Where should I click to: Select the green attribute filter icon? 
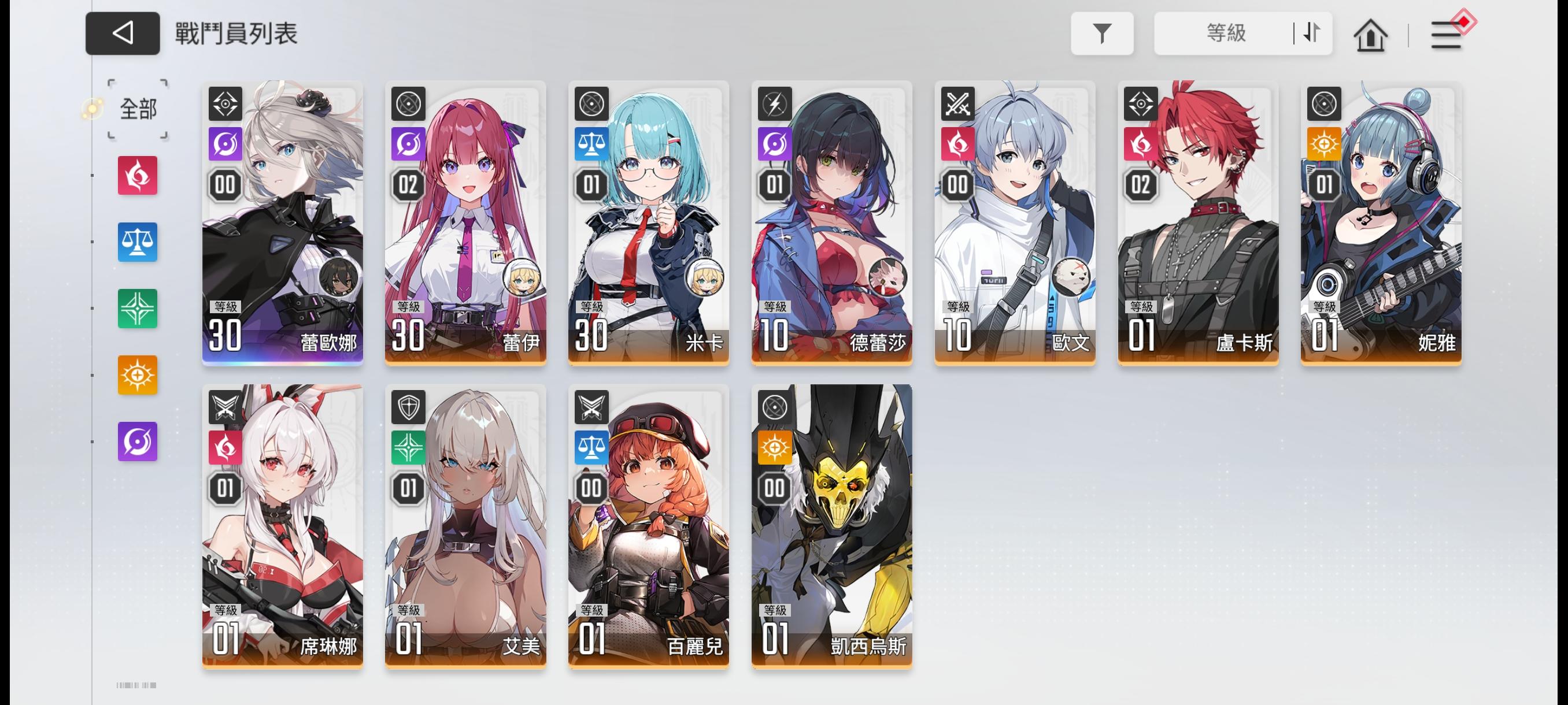137,309
